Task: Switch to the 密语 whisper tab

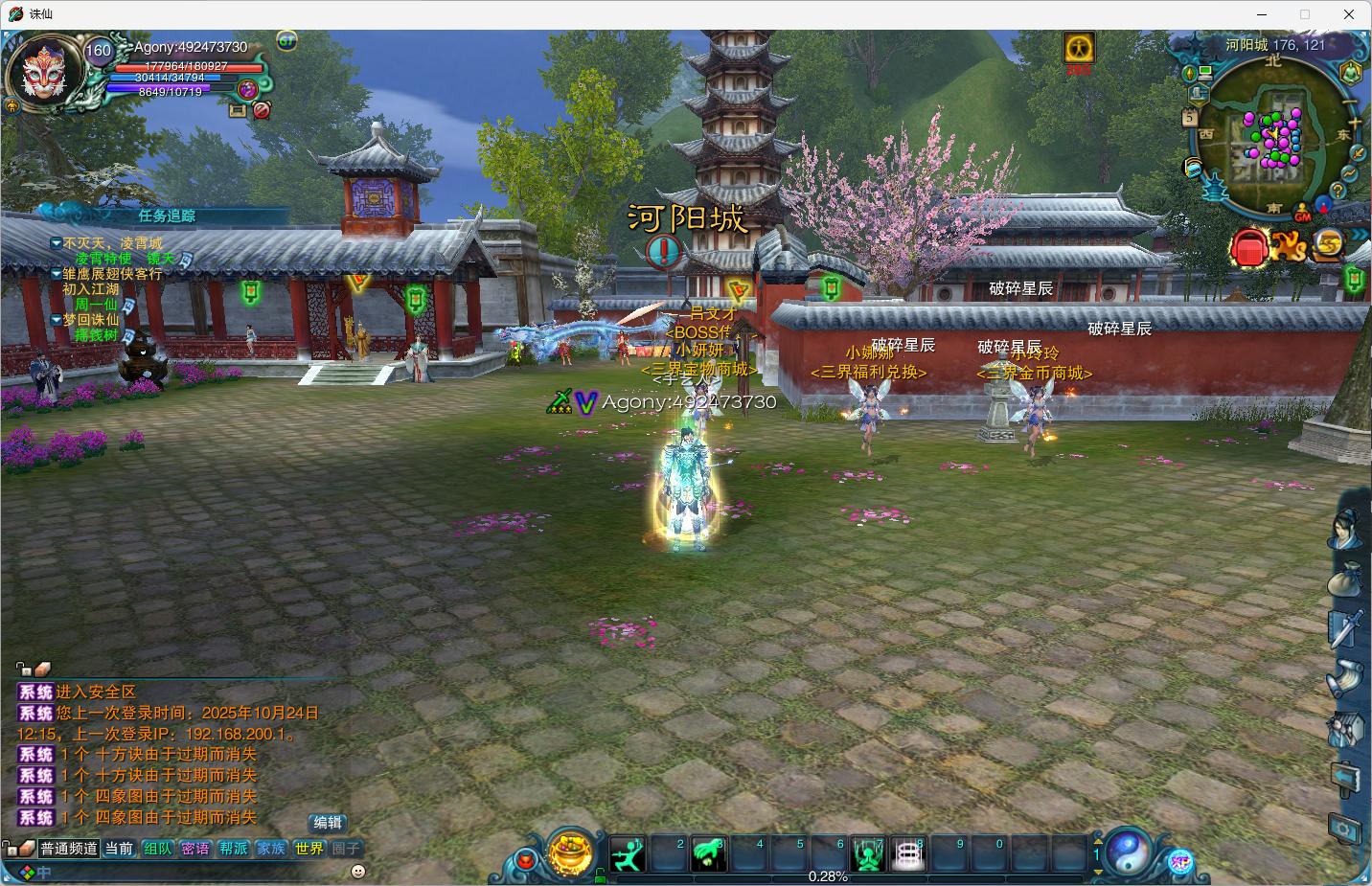Action: tap(195, 849)
